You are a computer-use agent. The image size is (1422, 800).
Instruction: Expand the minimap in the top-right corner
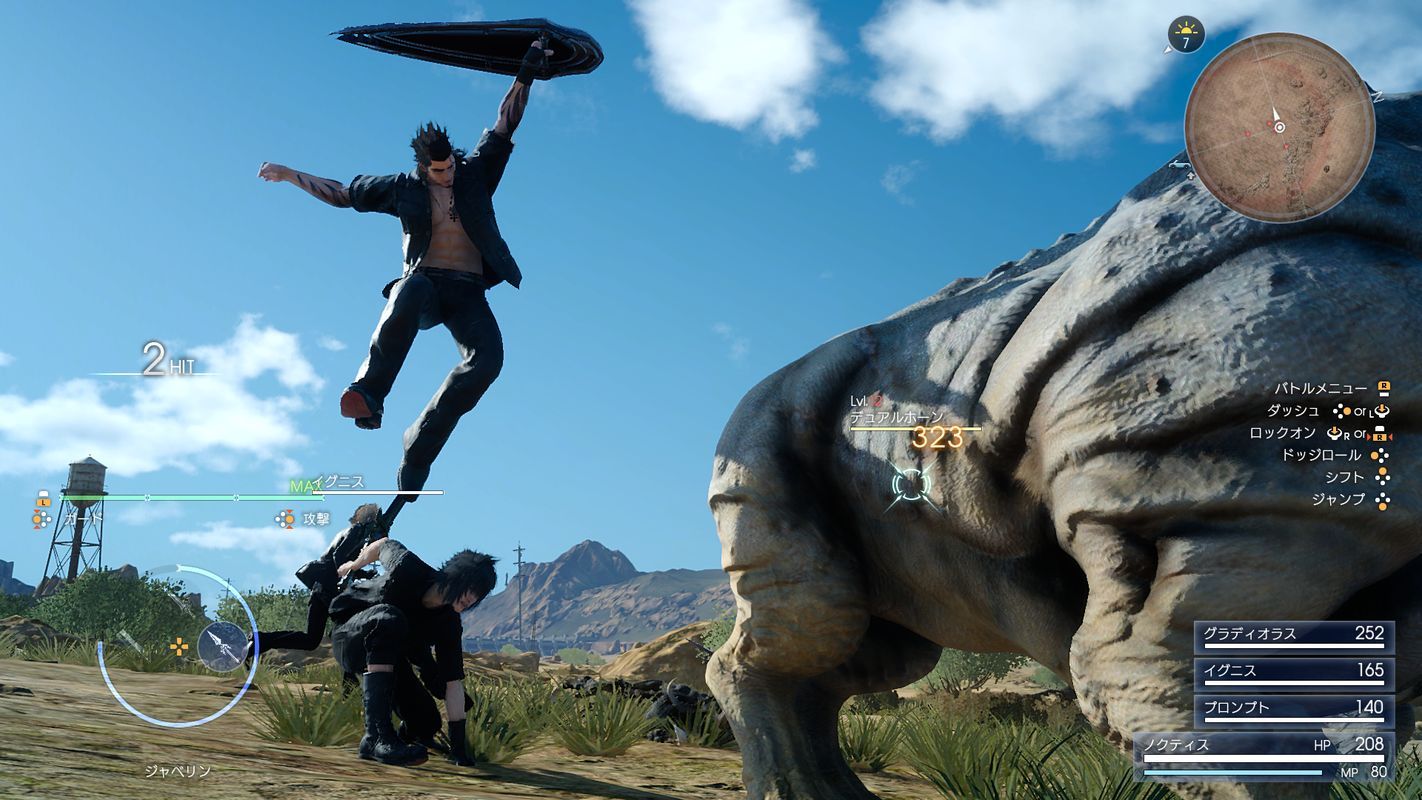pos(1280,128)
